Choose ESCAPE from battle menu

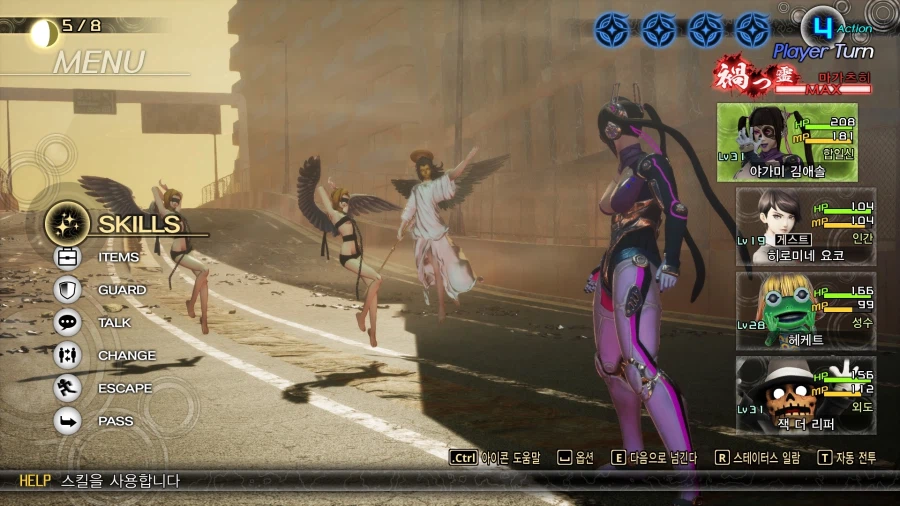[x=124, y=388]
